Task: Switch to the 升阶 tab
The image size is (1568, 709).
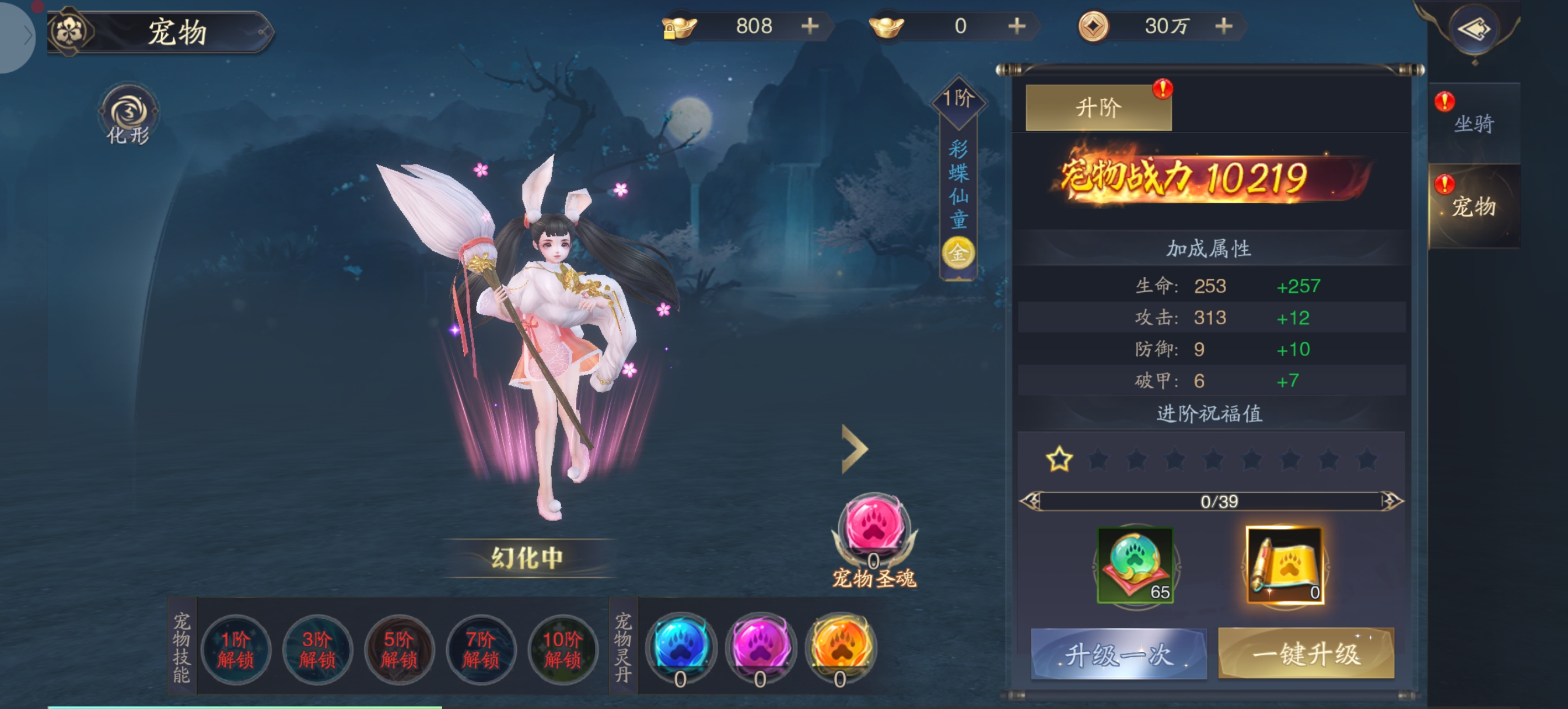Action: (x=1098, y=108)
